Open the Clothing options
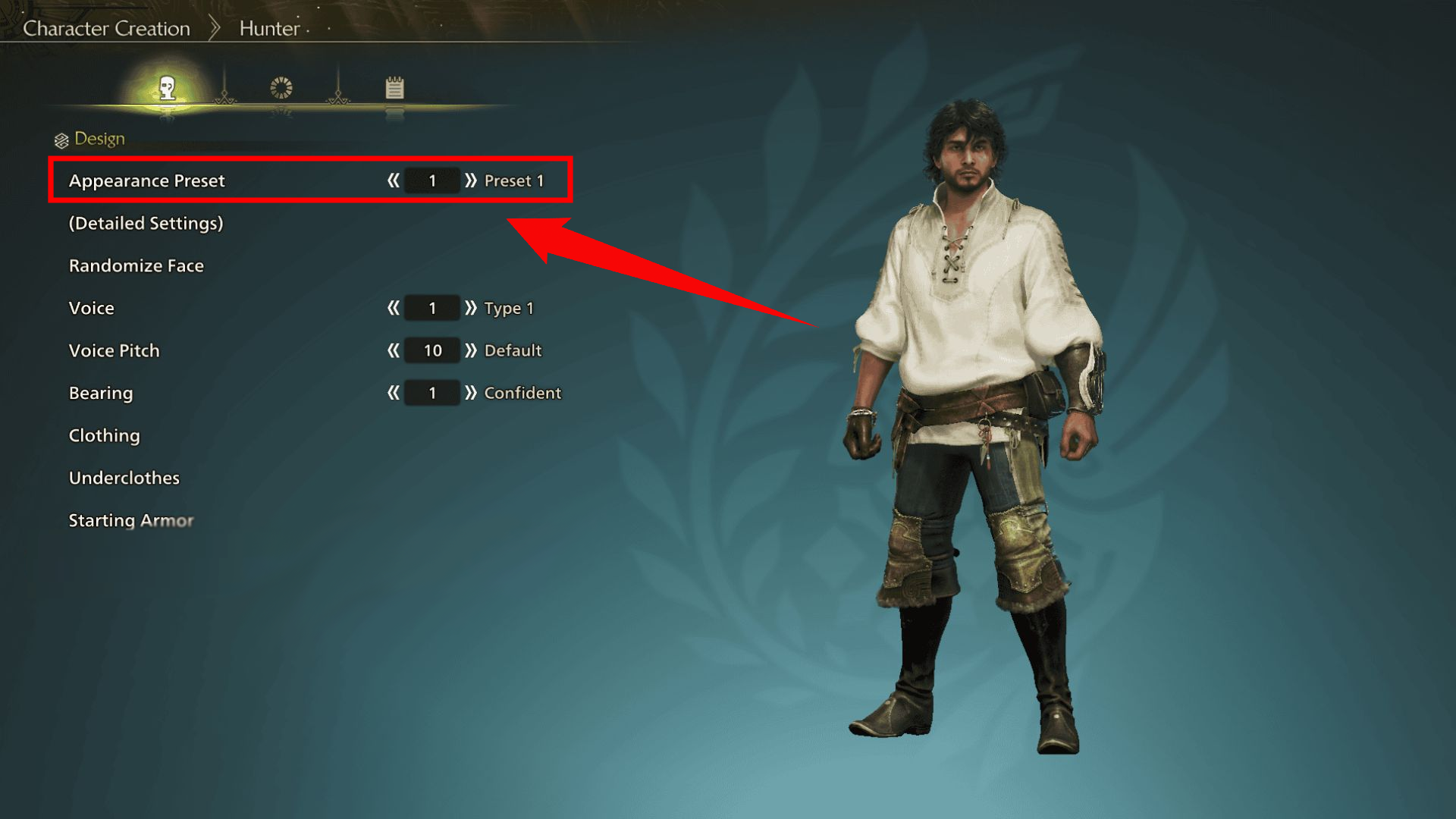Image resolution: width=1456 pixels, height=819 pixels. pos(104,435)
